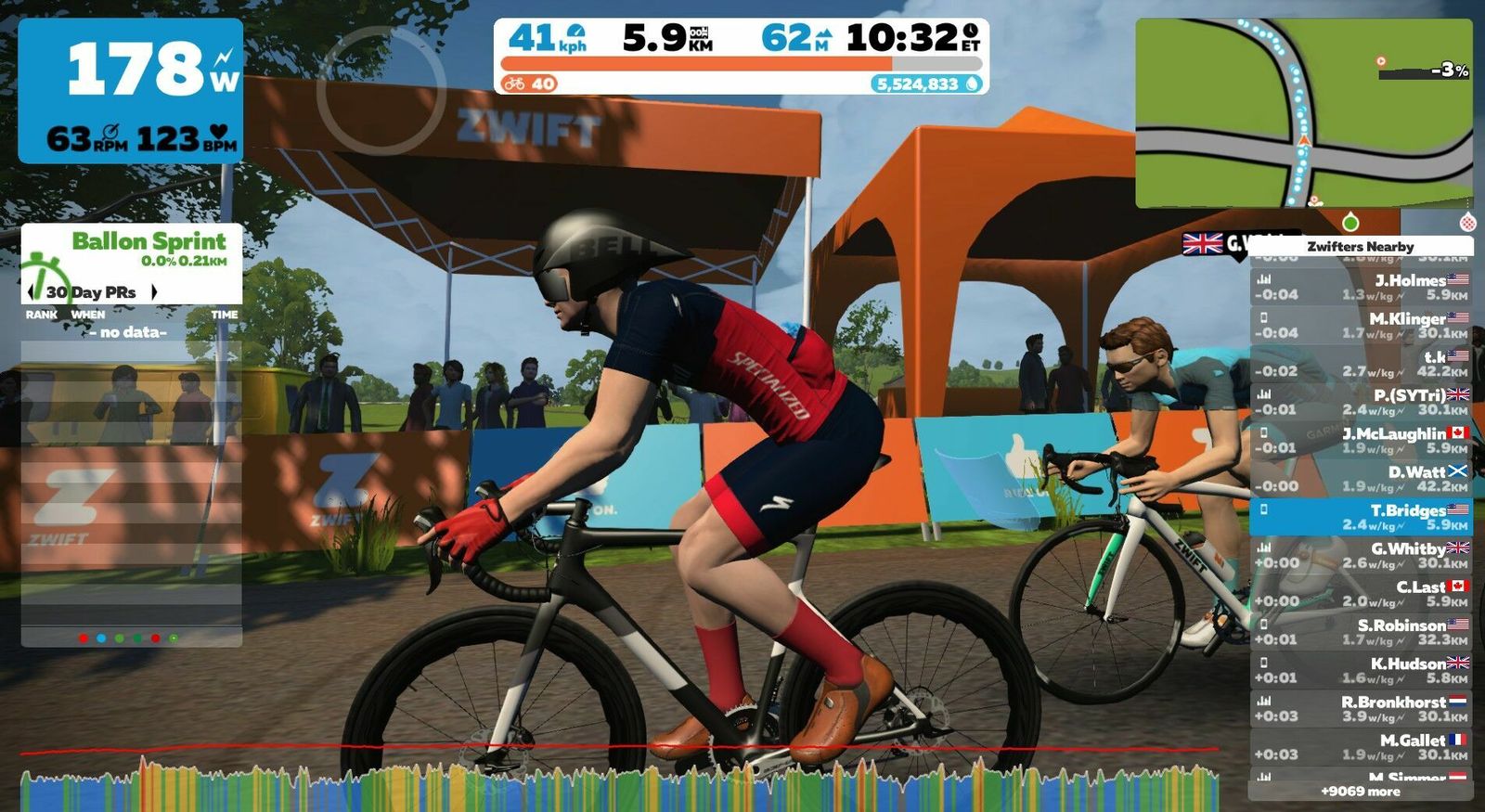The height and width of the screenshot is (812, 1485).
Task: Select M.Klinger in the rider list
Action: tap(1360, 326)
